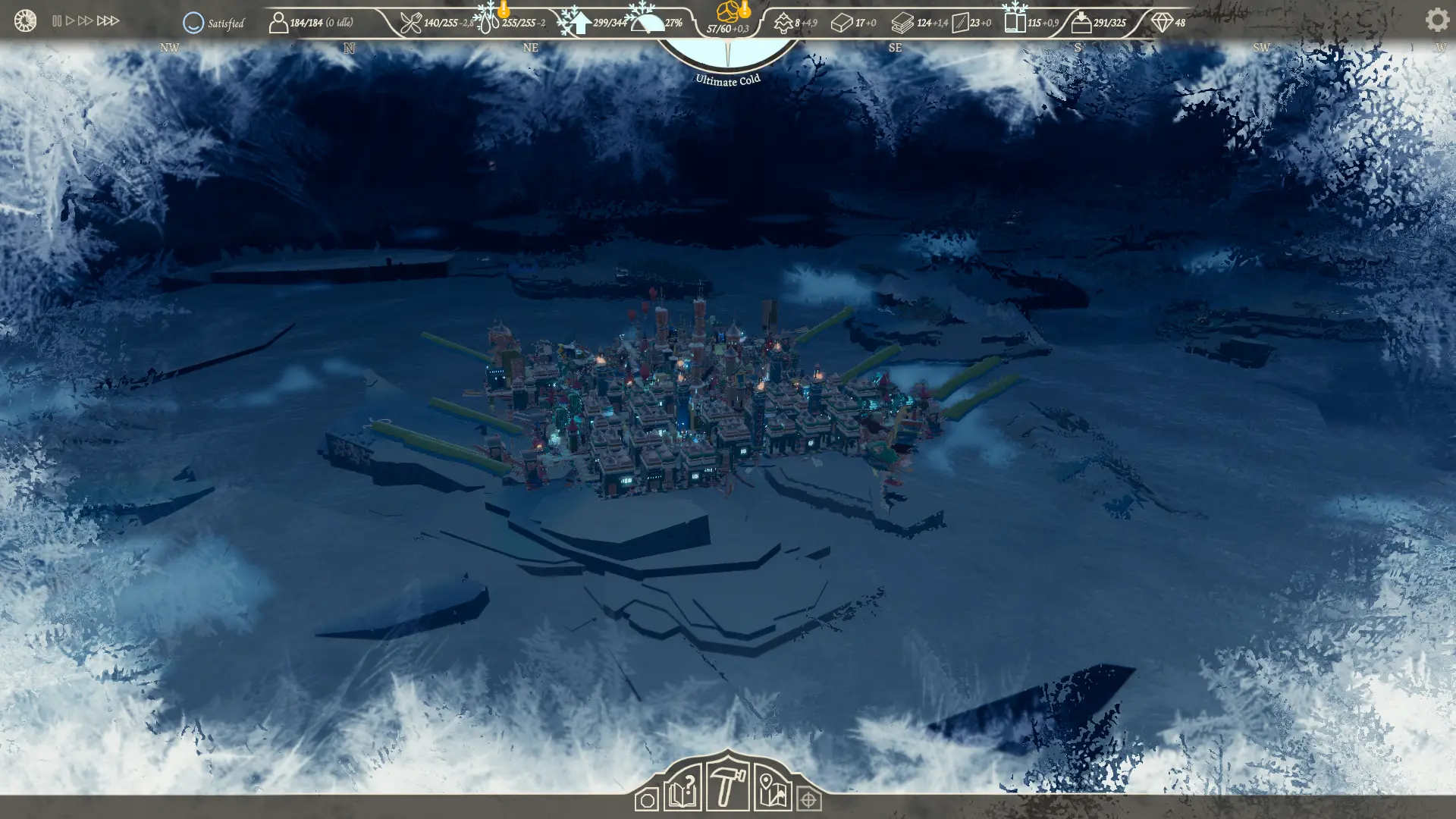Select the tree wood resource icon
Viewport: 1456px width, 819px height.
pos(783,24)
